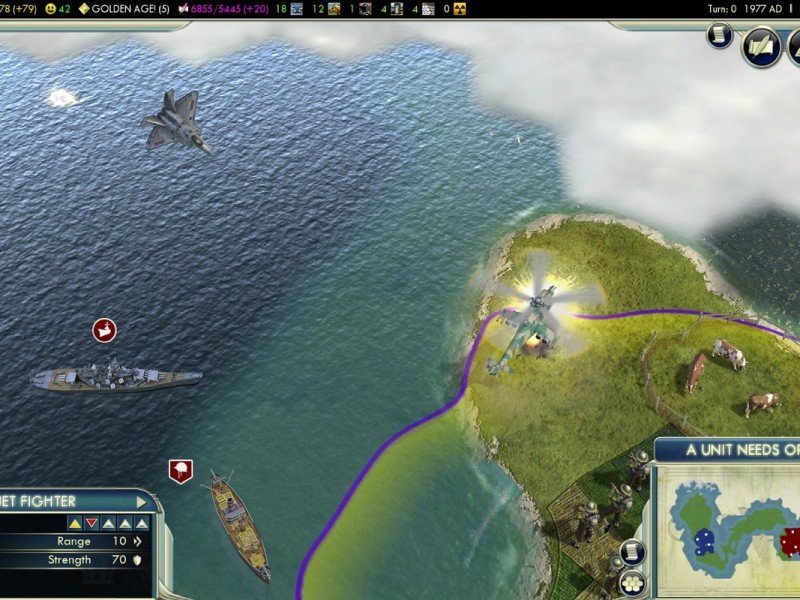This screenshot has height=600, width=800.
Task: Select the shield-shaped red unit flag above the cargo ship
Action: click(180, 470)
